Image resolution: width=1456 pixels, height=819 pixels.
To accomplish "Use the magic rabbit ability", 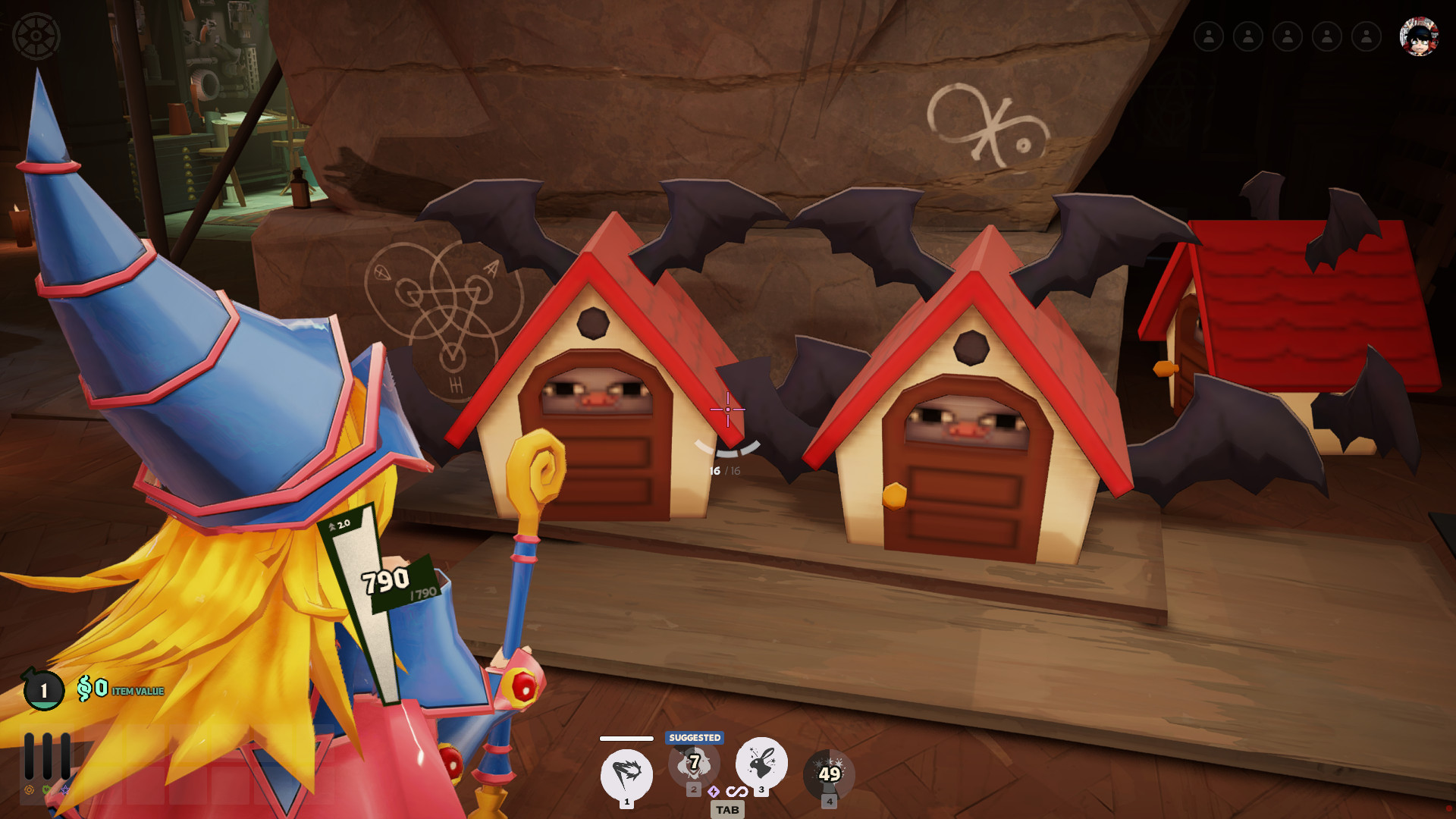I will point(761,763).
